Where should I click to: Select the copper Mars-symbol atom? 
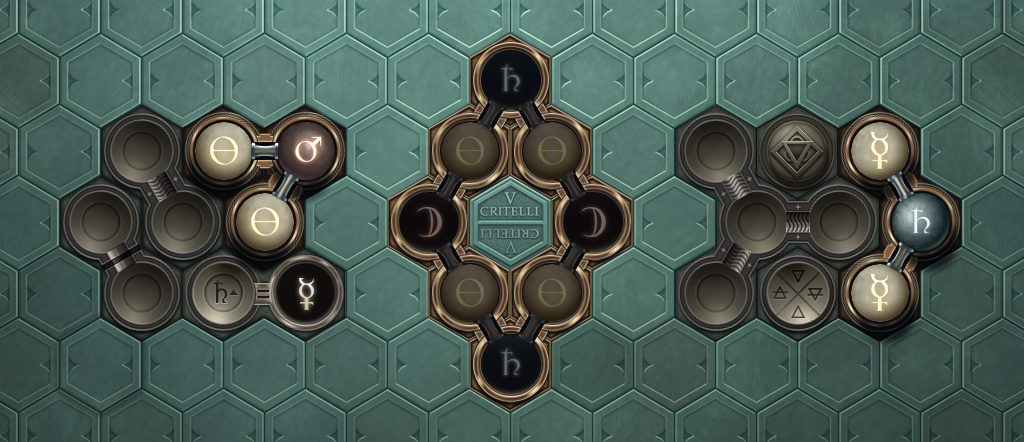click(305, 150)
